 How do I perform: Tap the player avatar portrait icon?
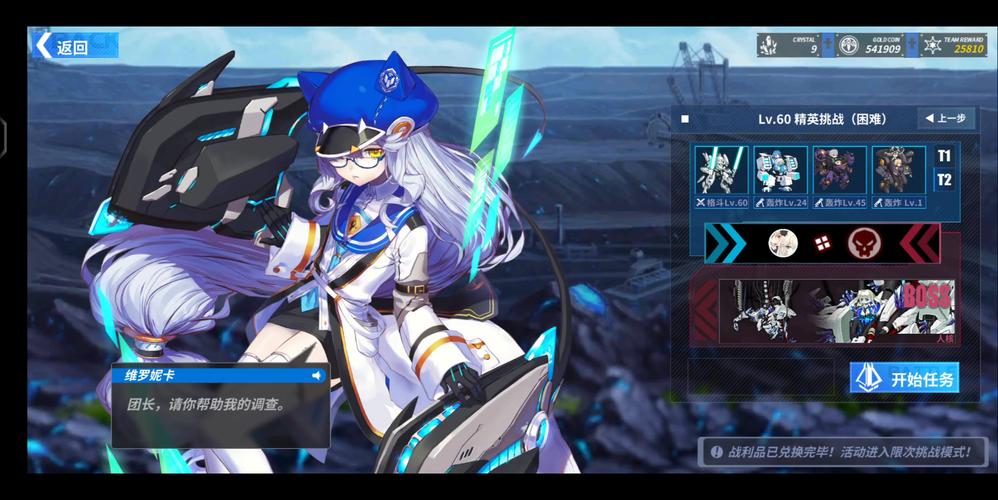point(781,242)
